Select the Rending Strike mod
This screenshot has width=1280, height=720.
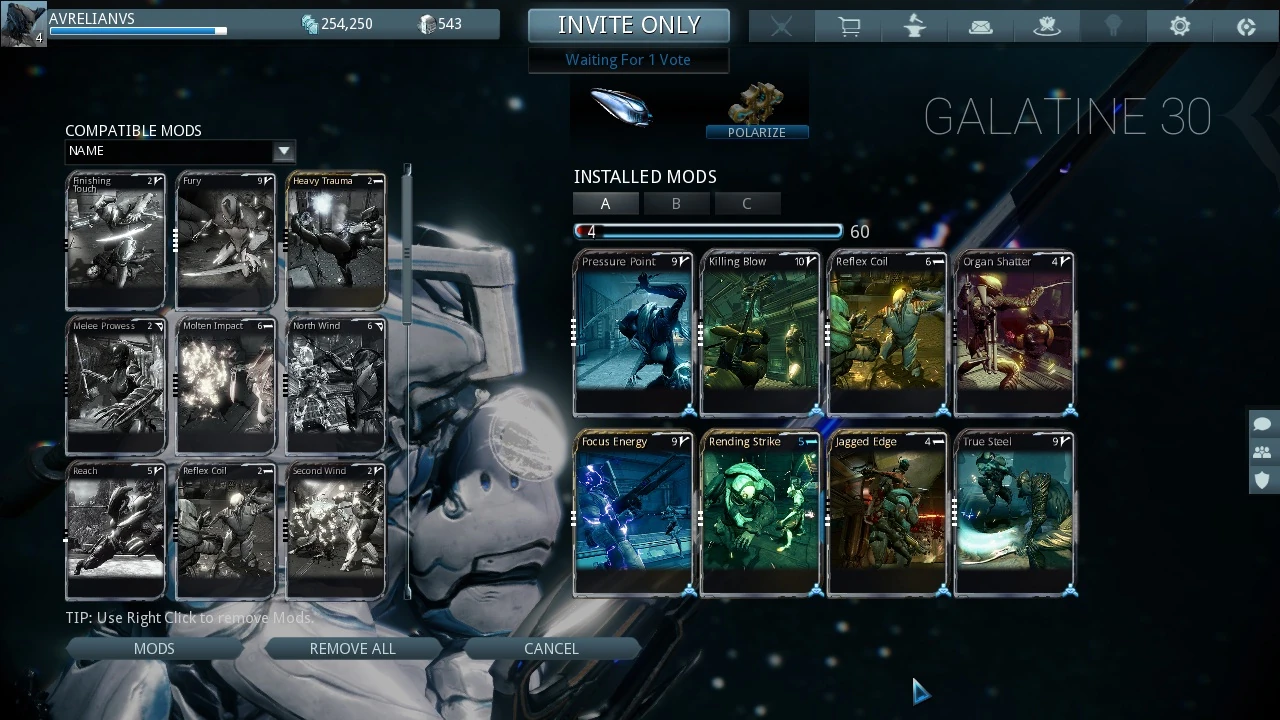pos(760,513)
